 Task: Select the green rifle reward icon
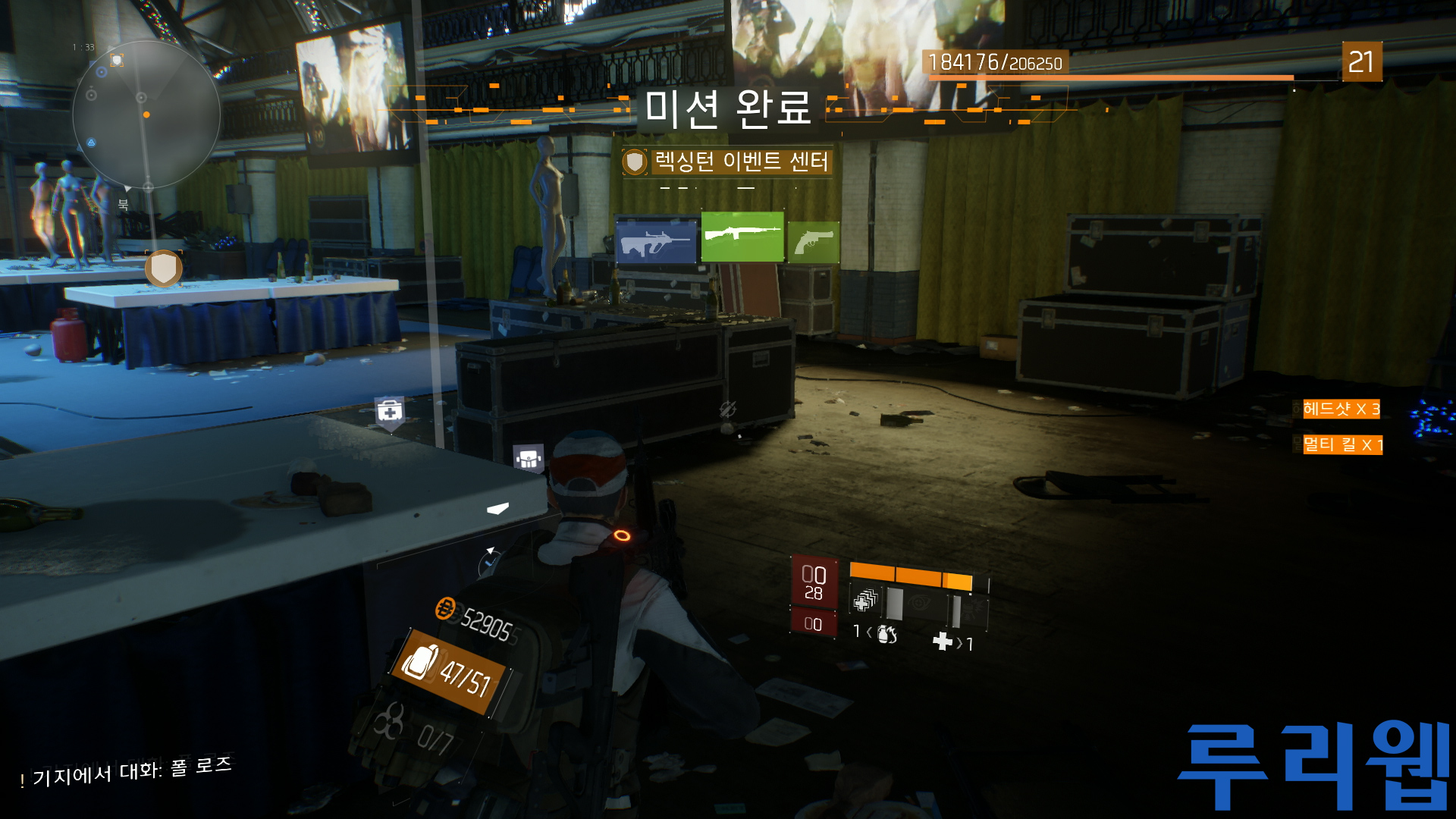(742, 237)
